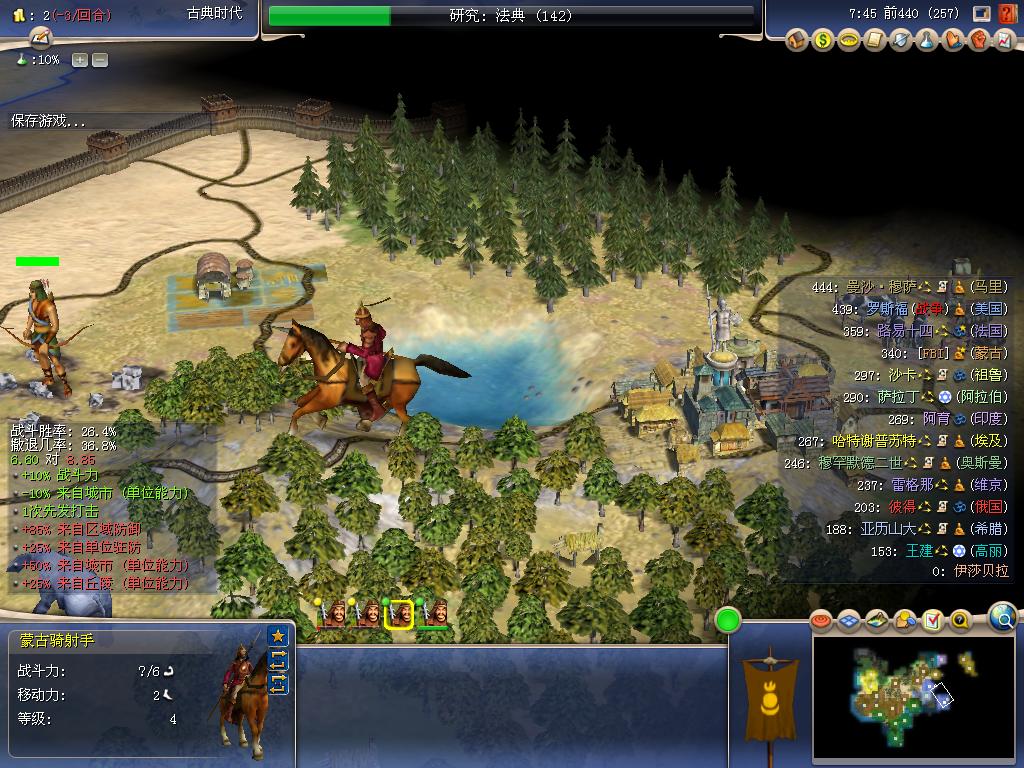This screenshot has width=1024, height=768.
Task: Click the green end turn button
Action: click(727, 620)
